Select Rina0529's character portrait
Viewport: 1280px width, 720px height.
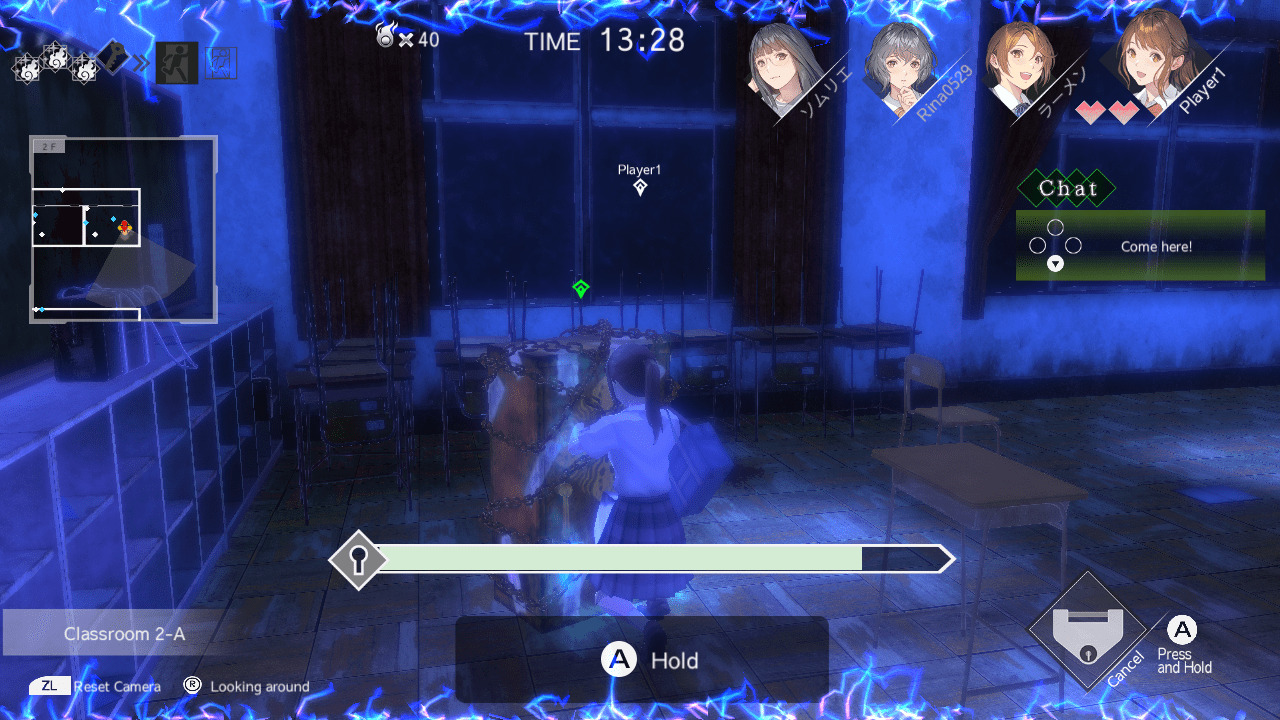click(902, 62)
